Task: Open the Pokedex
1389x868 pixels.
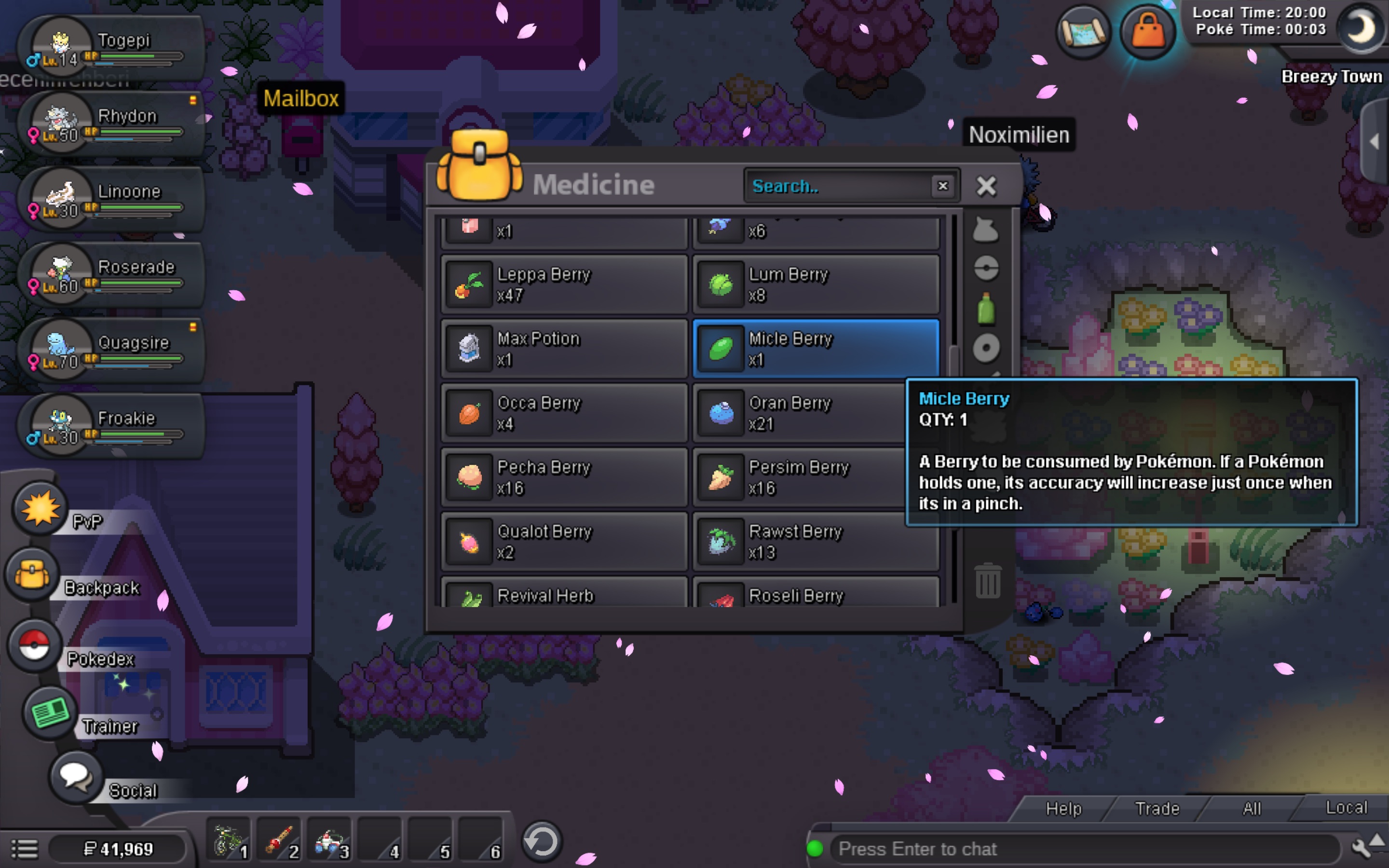Action: pos(34,645)
